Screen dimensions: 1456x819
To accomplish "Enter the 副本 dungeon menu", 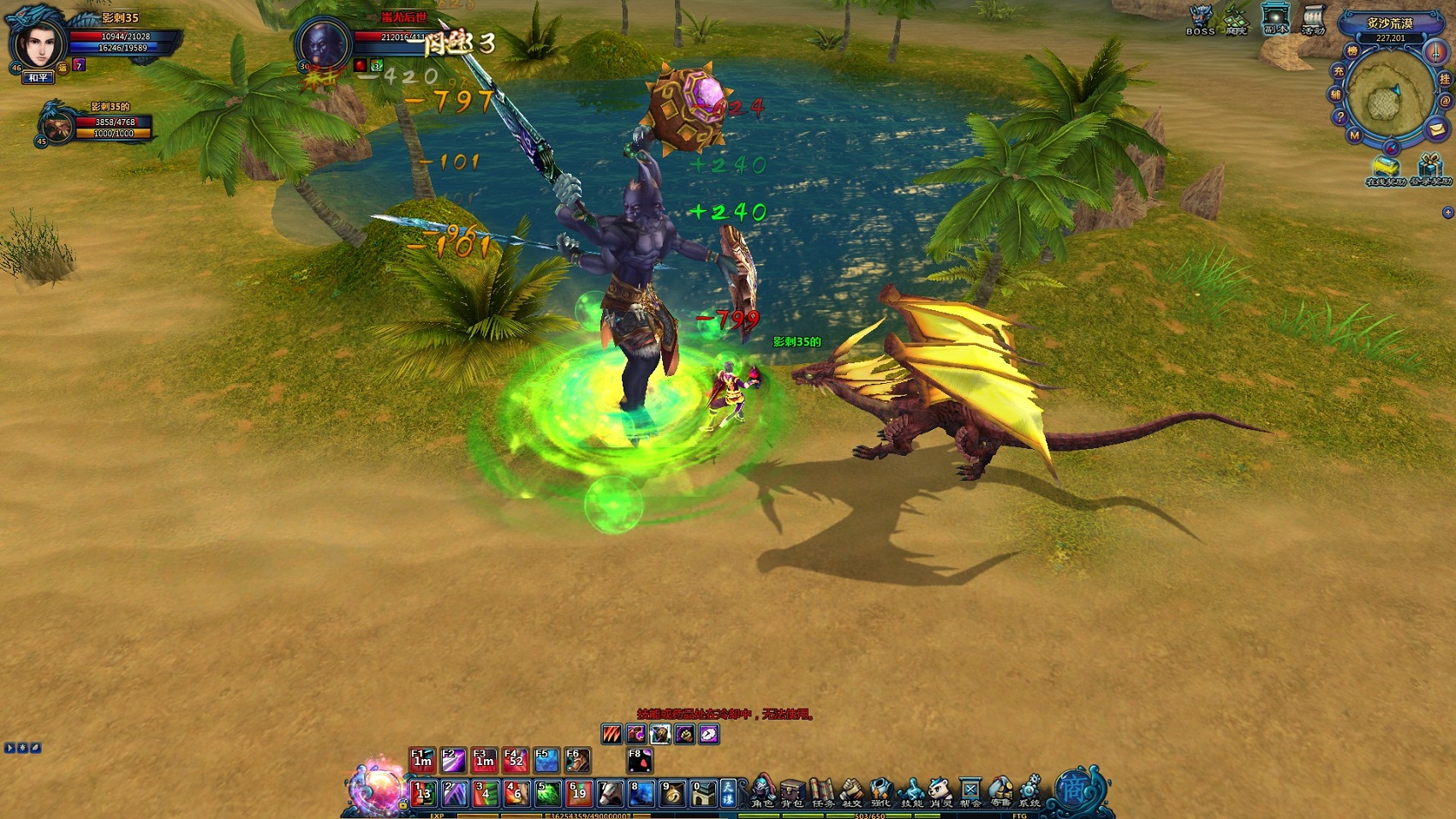I will [1275, 20].
